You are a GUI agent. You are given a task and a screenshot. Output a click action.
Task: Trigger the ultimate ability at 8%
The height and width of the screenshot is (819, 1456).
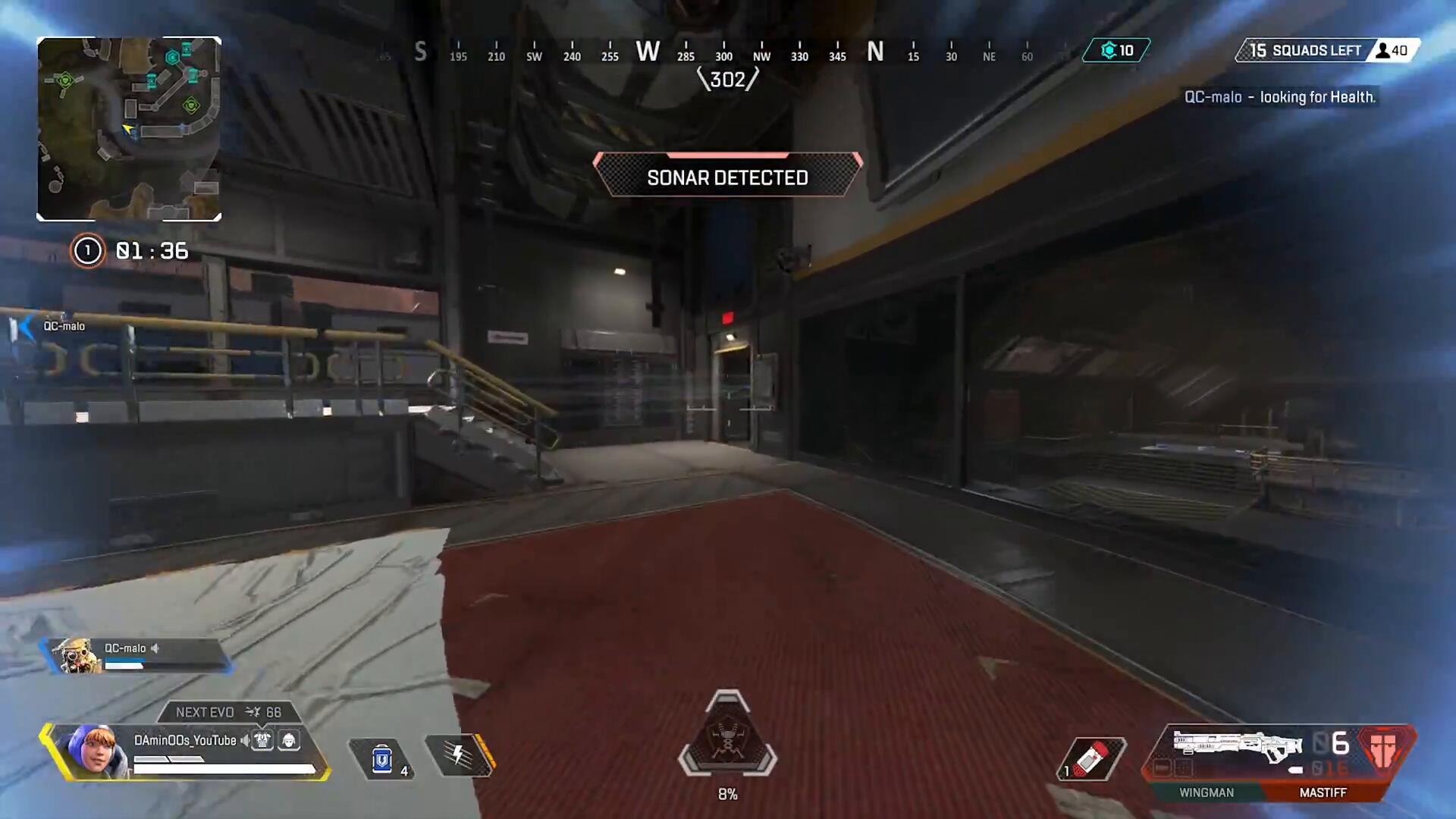click(x=727, y=737)
